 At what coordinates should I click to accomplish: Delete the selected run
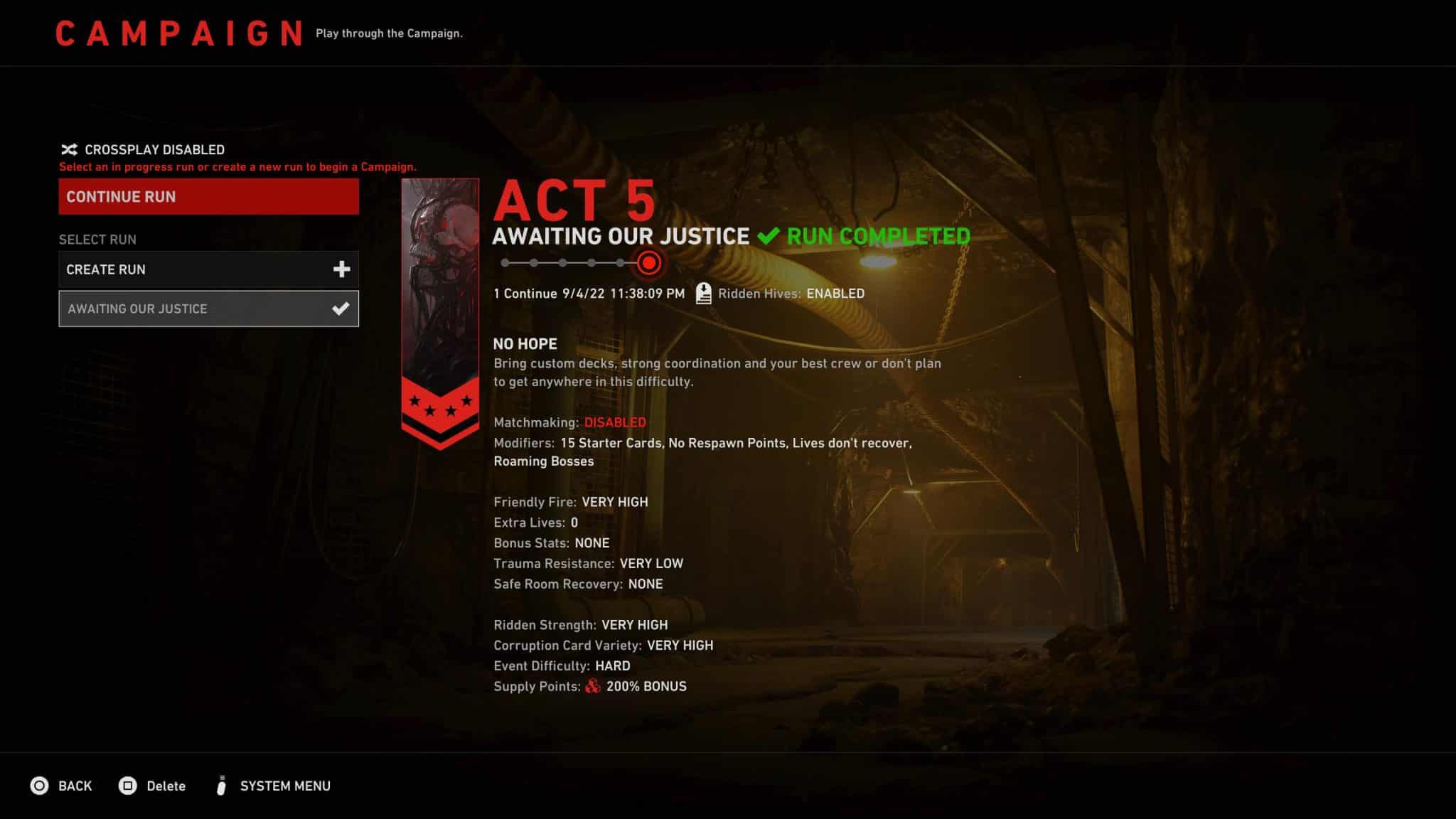[x=153, y=786]
